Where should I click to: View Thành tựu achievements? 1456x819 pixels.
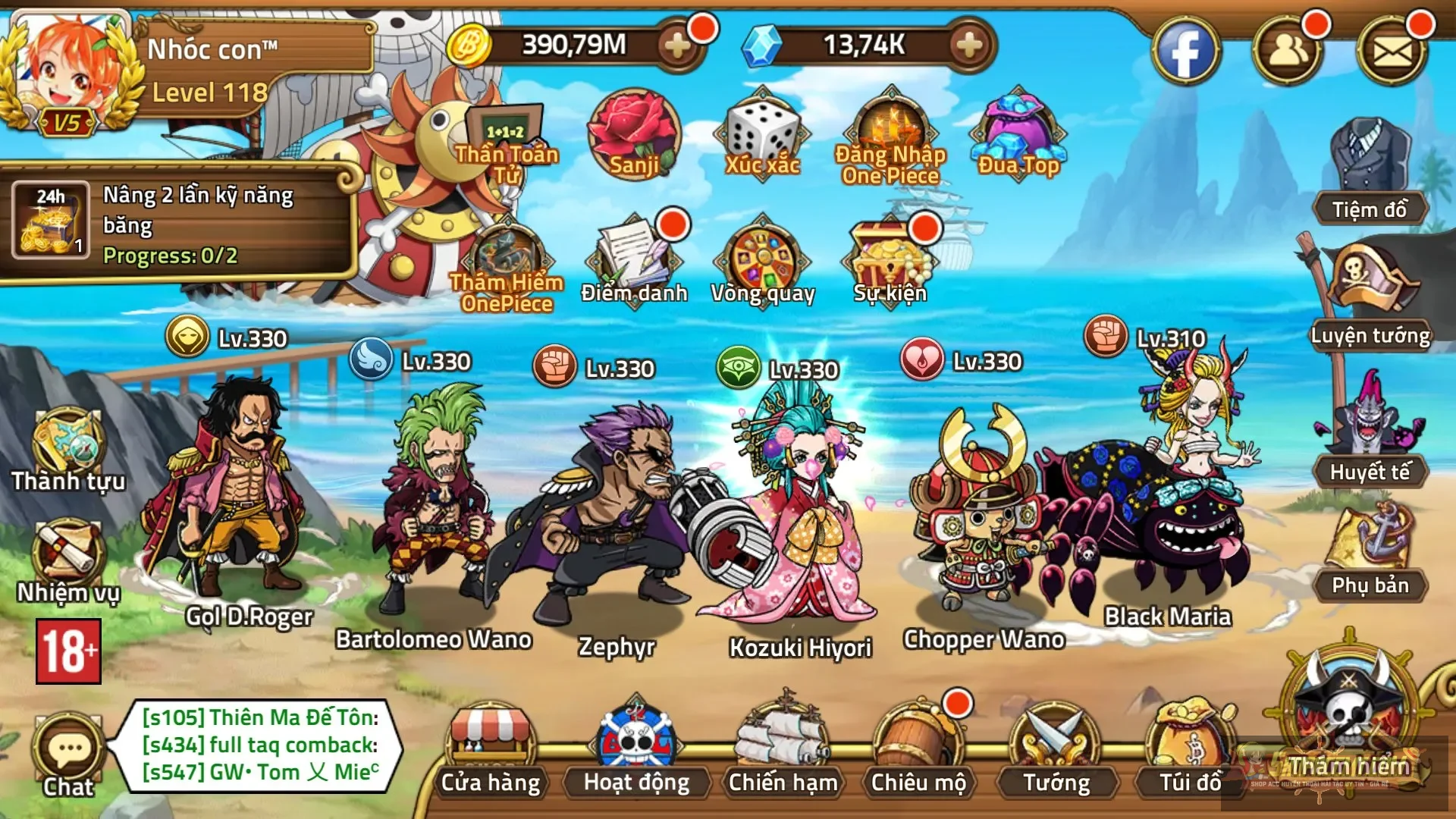coord(68,449)
